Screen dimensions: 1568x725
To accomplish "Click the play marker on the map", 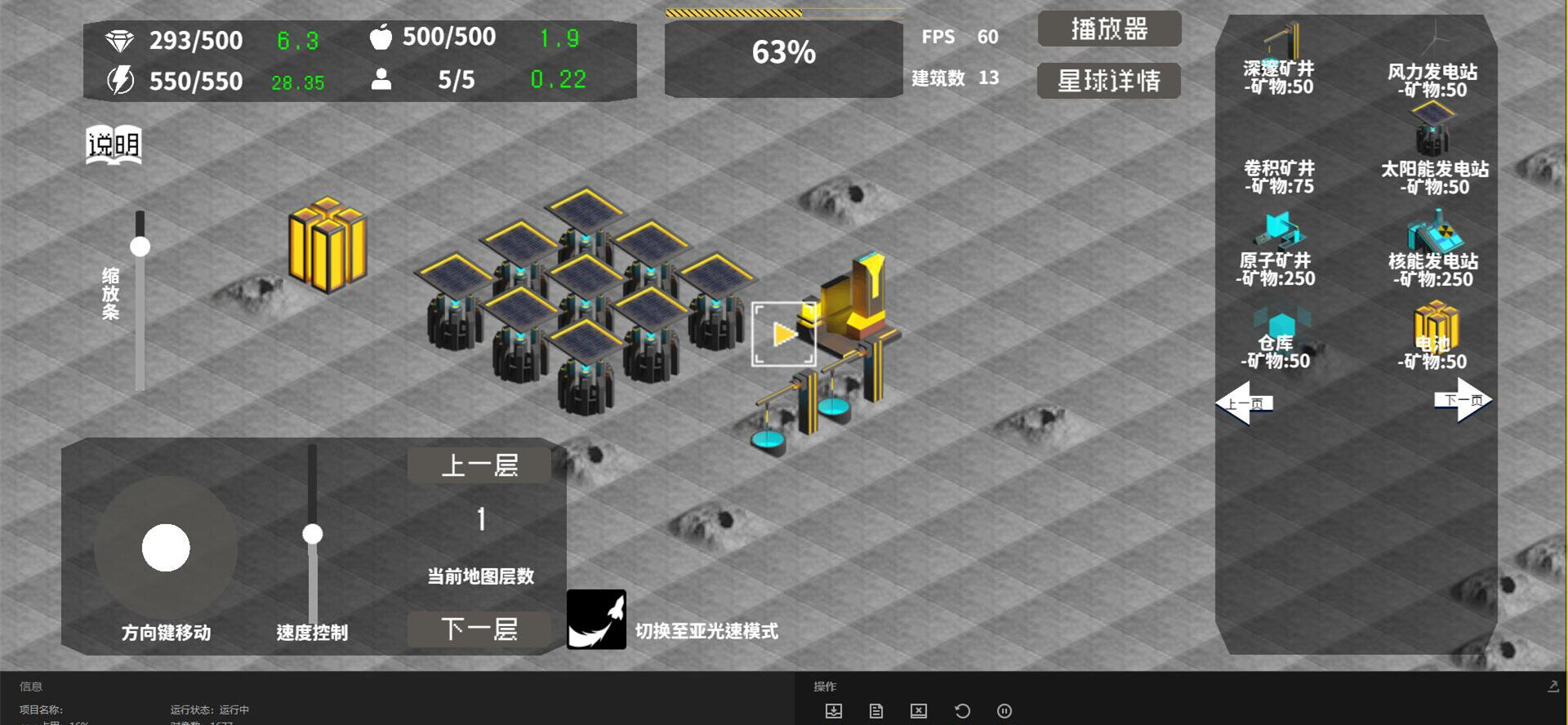I will (783, 332).
